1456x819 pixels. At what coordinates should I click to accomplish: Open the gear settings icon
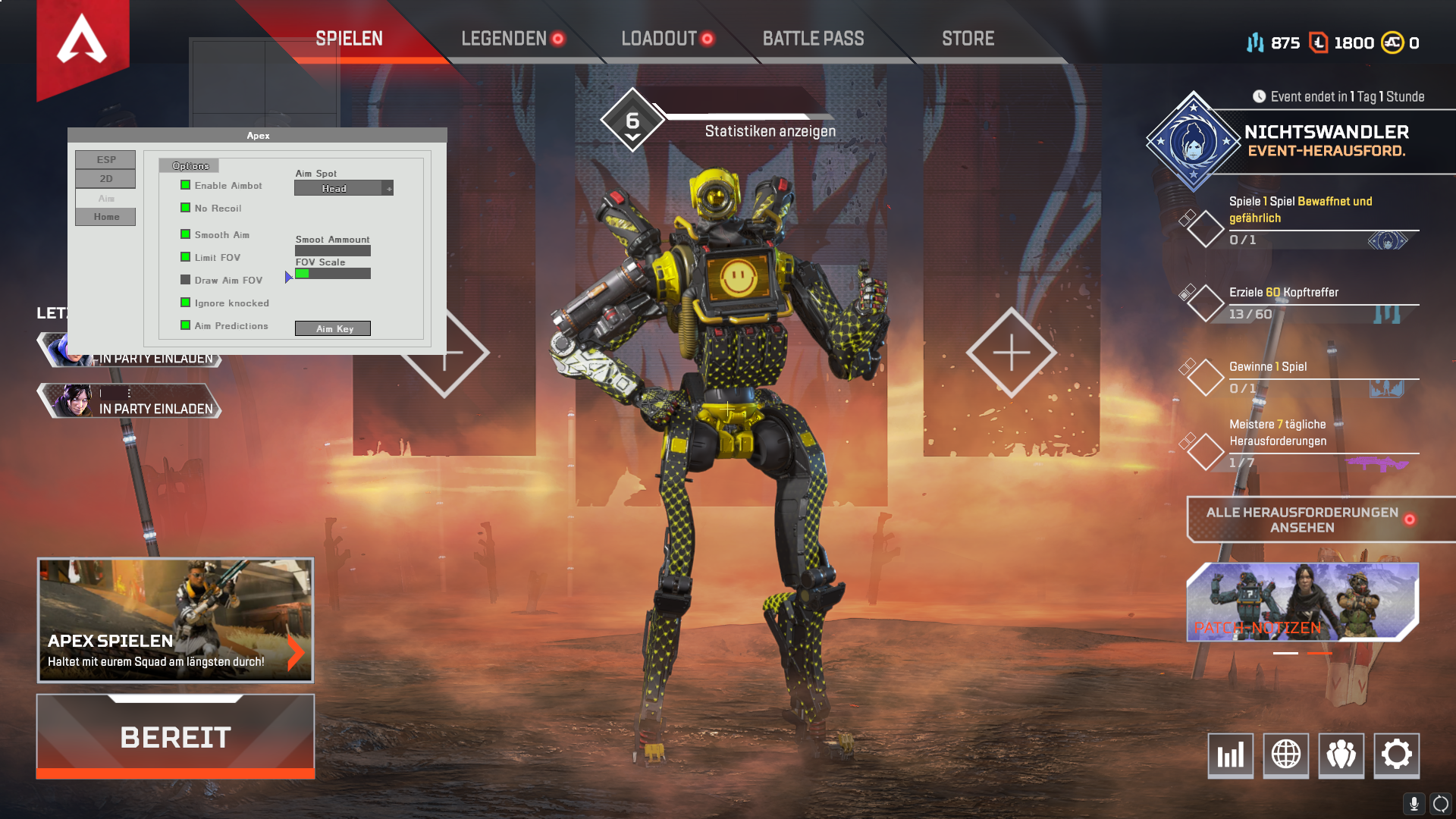1396,755
